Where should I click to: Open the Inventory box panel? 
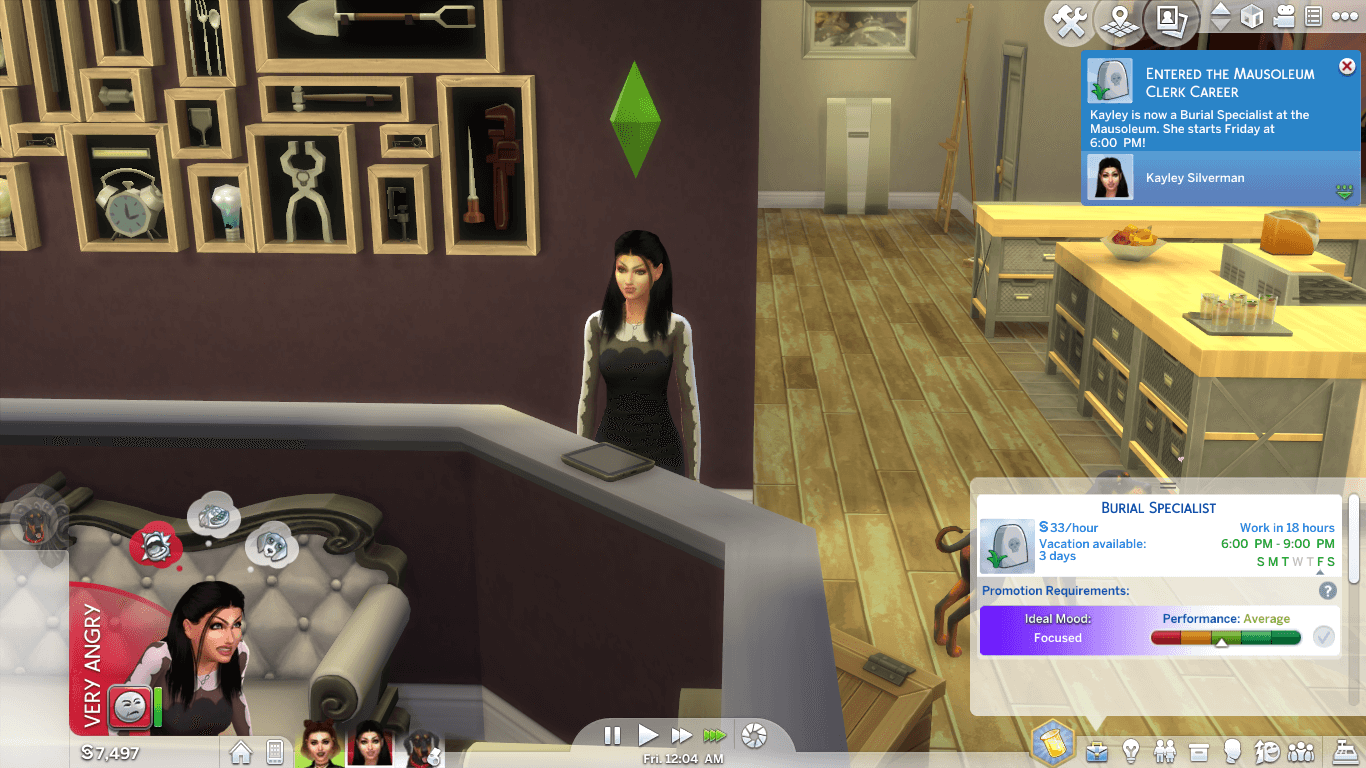1199,750
